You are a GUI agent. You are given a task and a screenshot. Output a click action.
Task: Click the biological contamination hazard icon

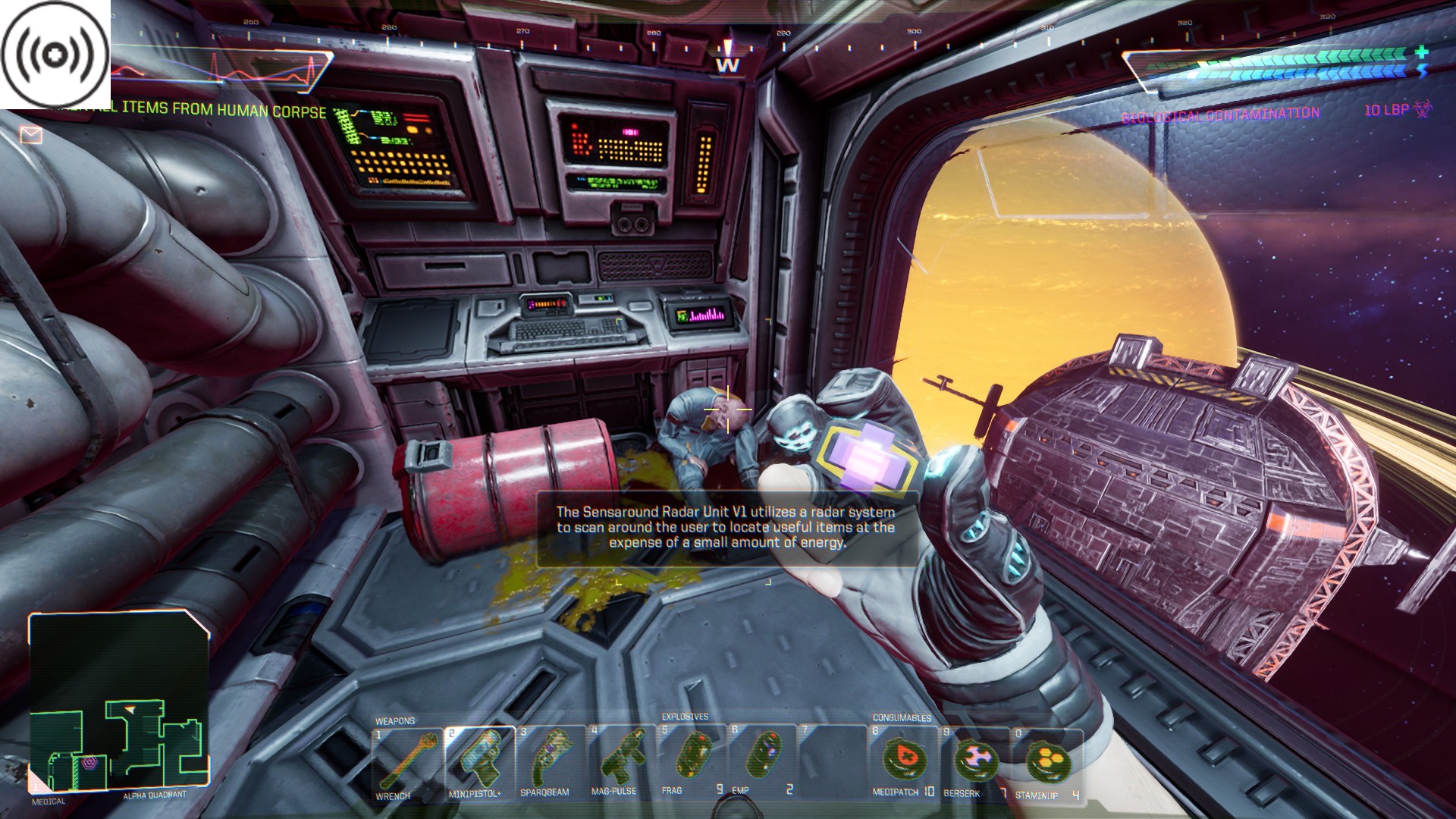point(1423,110)
